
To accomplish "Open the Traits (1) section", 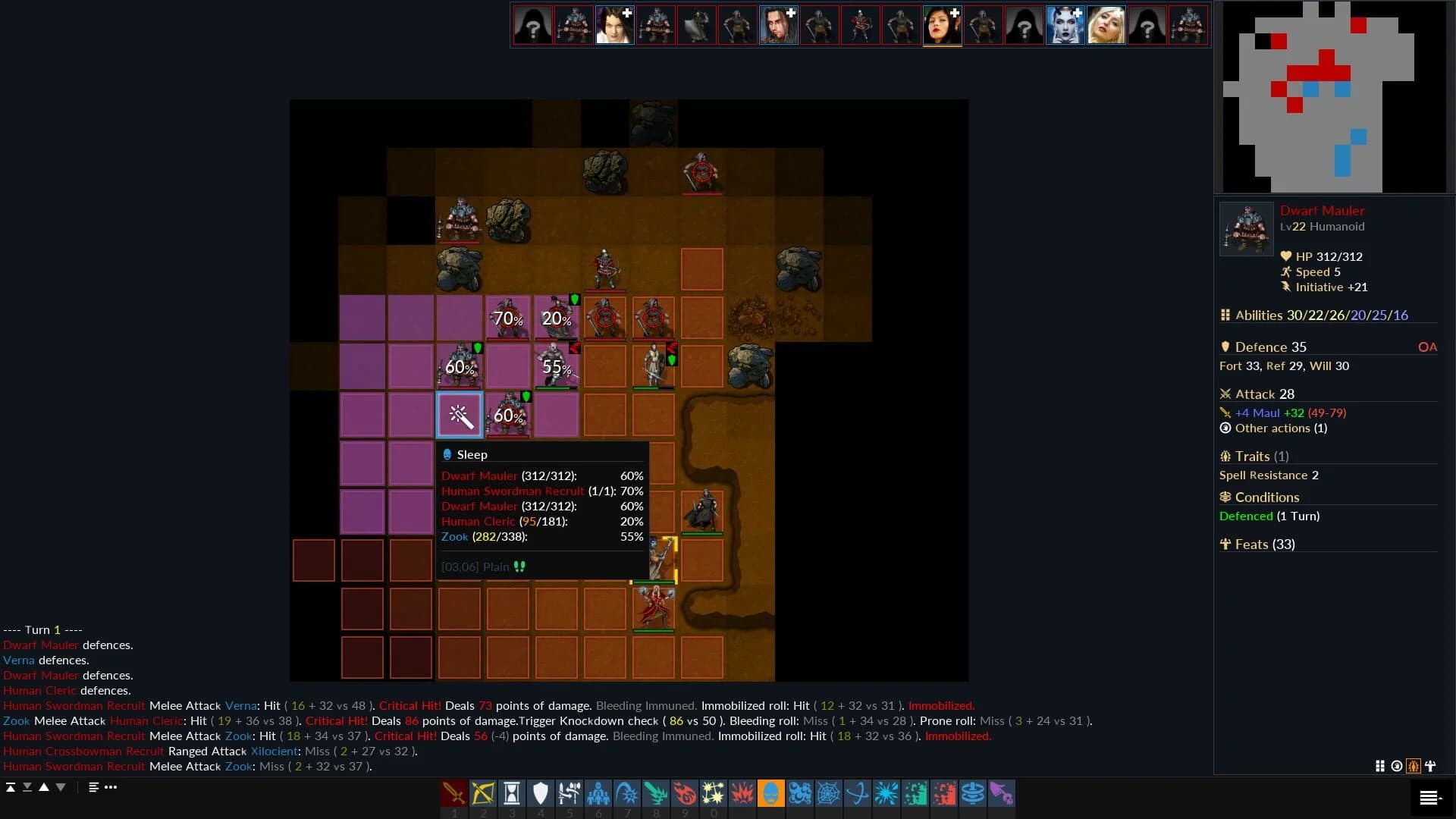I will click(1254, 457).
